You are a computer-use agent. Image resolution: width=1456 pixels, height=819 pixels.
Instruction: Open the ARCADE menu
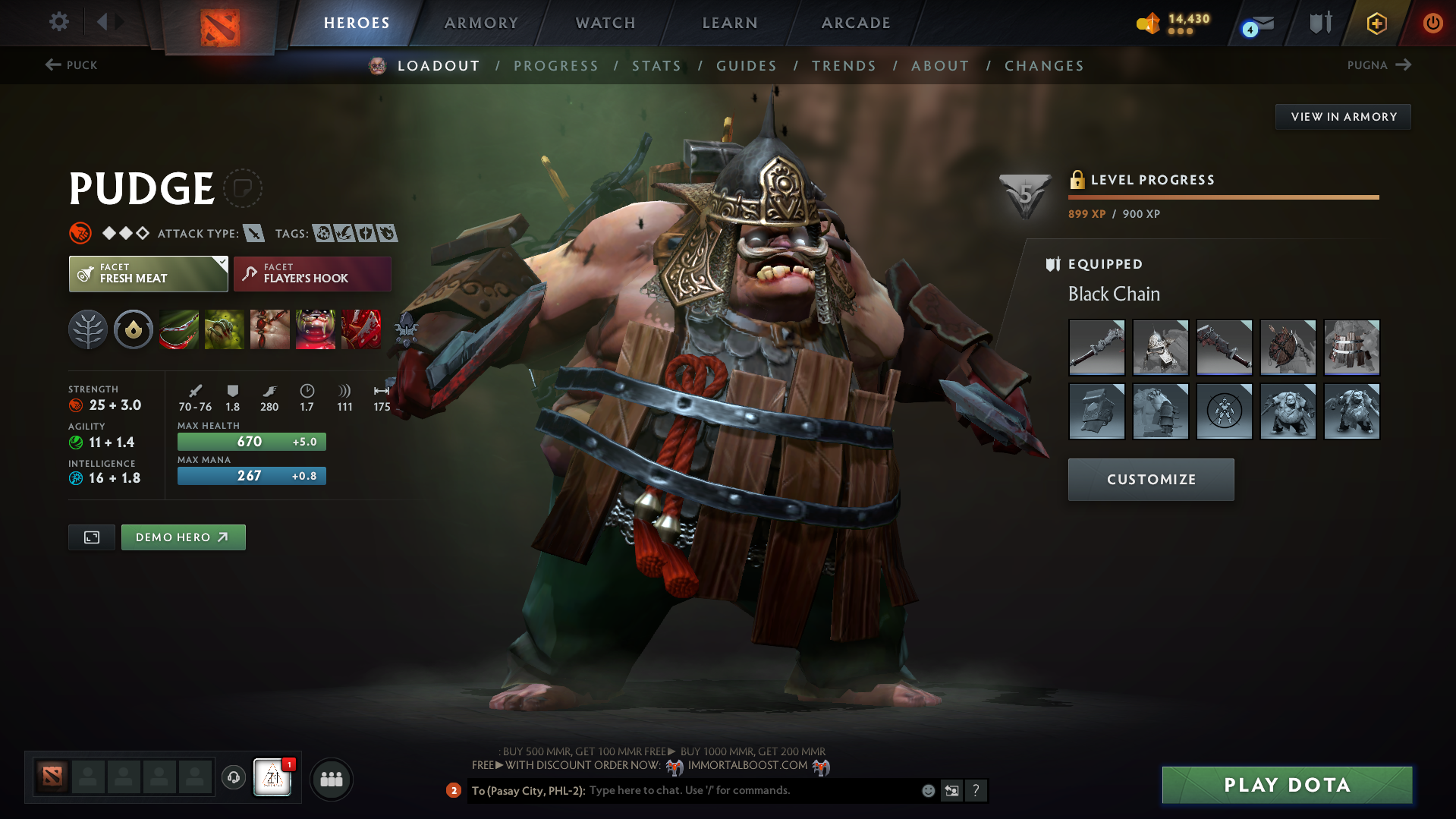tap(855, 22)
